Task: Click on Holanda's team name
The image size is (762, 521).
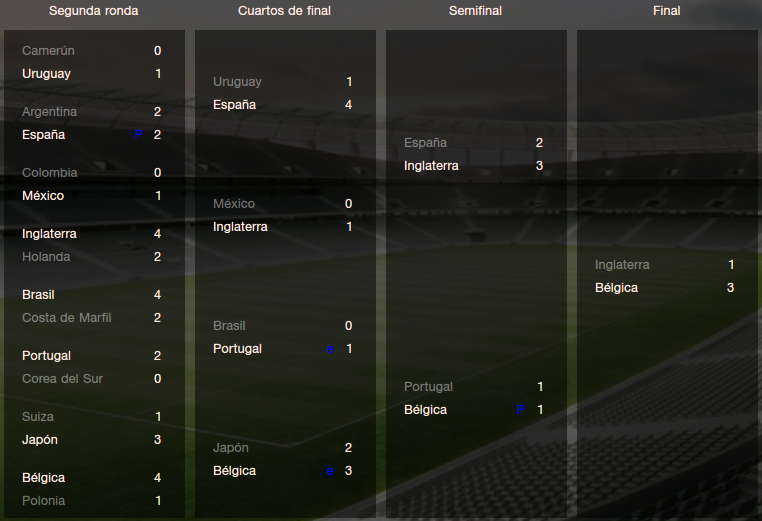Action: 46,257
